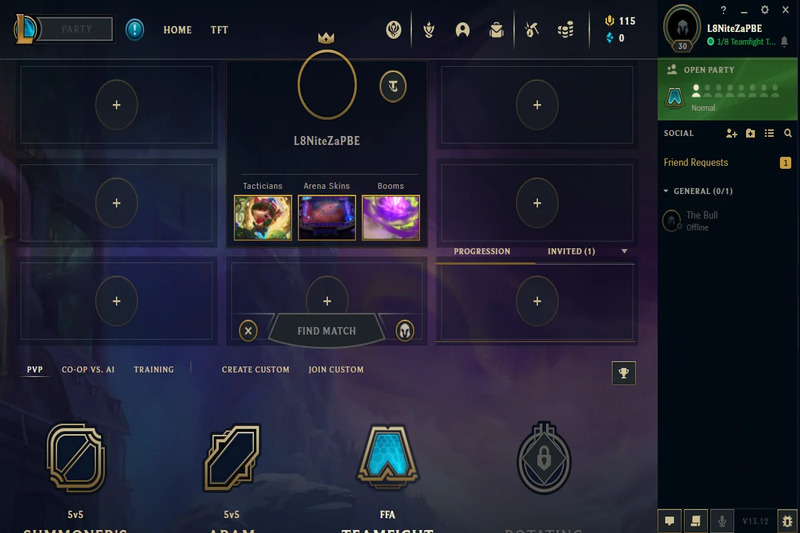Show the INVITED (1) tab
This screenshot has height=533, width=800.
click(571, 251)
